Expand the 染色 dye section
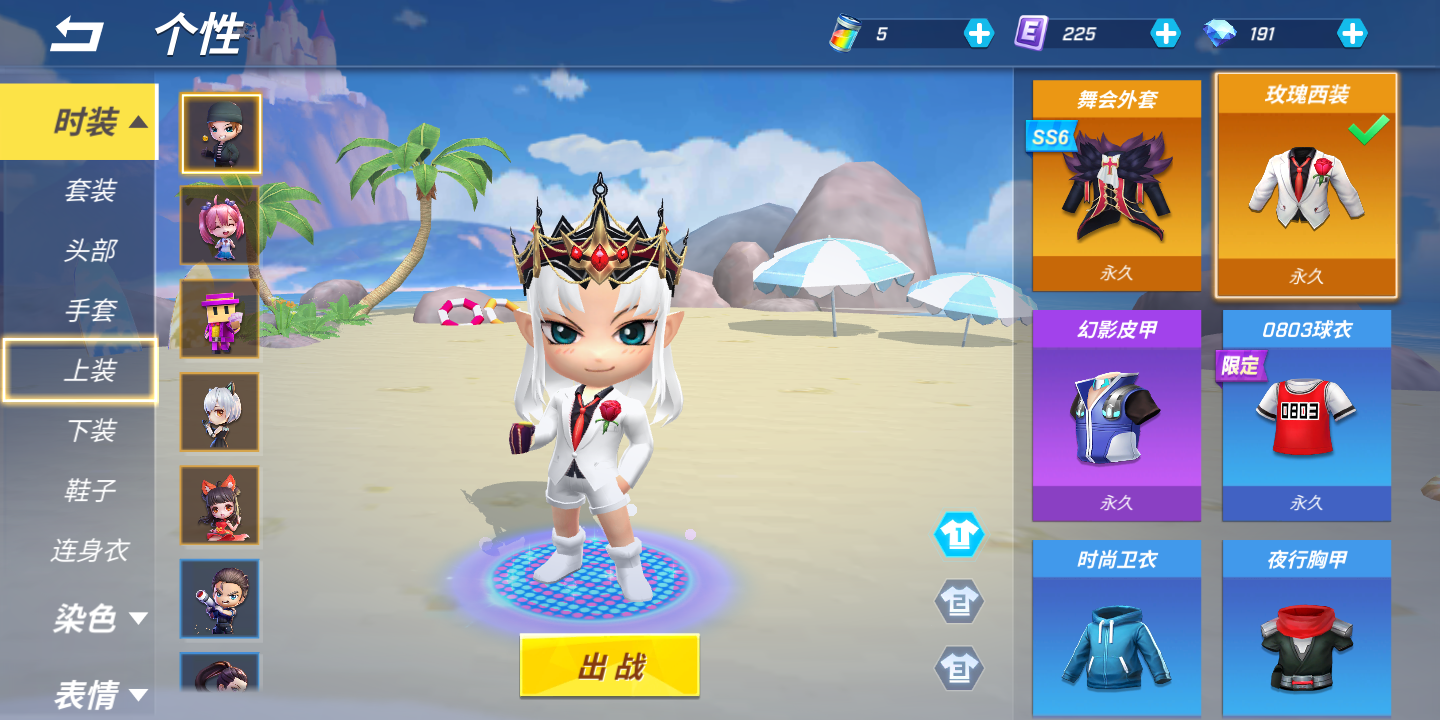The image size is (1440, 720). click(100, 619)
